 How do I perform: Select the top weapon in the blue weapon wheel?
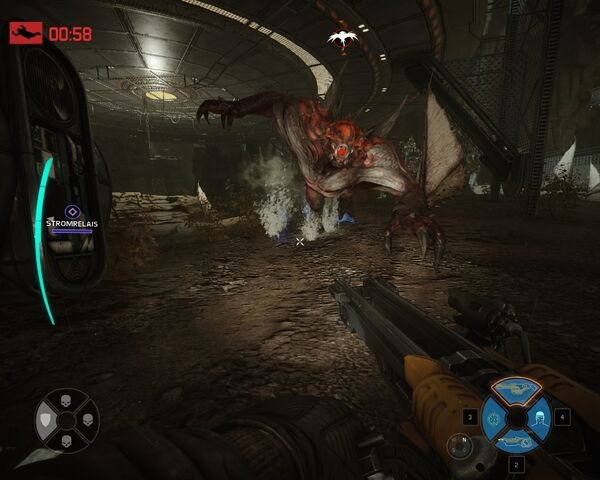[517, 387]
